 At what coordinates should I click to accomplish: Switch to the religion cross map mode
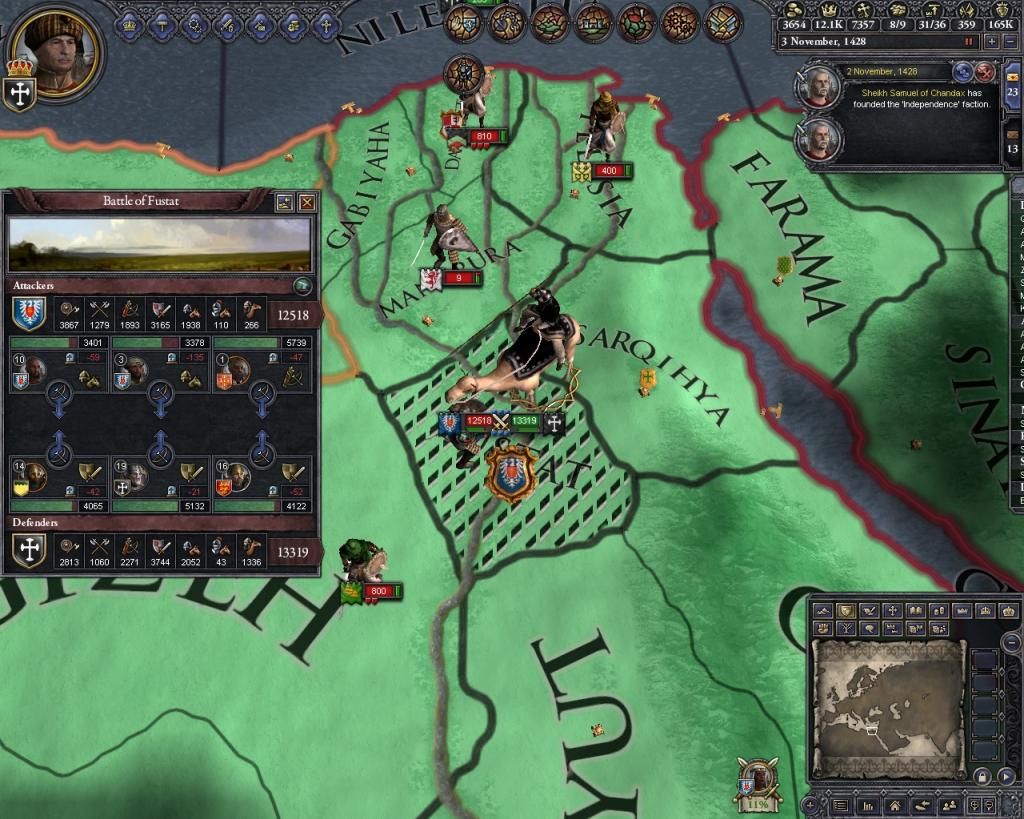(893, 611)
